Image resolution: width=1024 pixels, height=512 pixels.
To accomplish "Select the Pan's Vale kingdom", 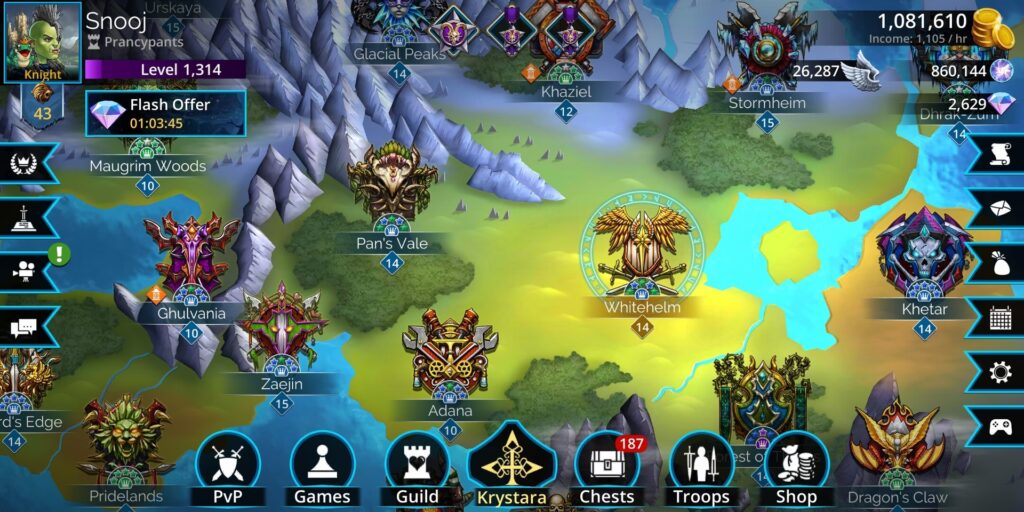I will point(392,190).
